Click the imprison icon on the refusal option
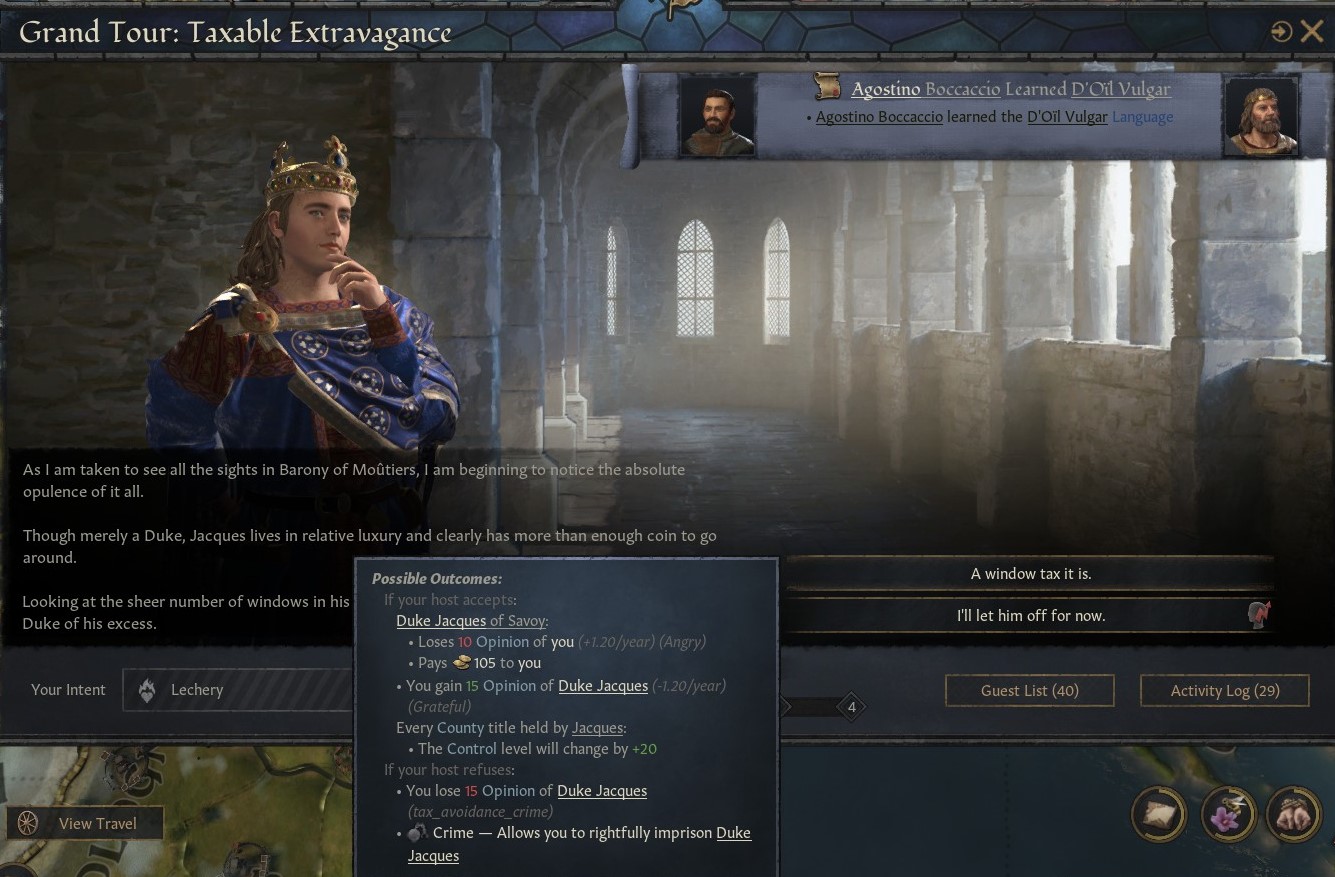1335x877 pixels. [1258, 614]
